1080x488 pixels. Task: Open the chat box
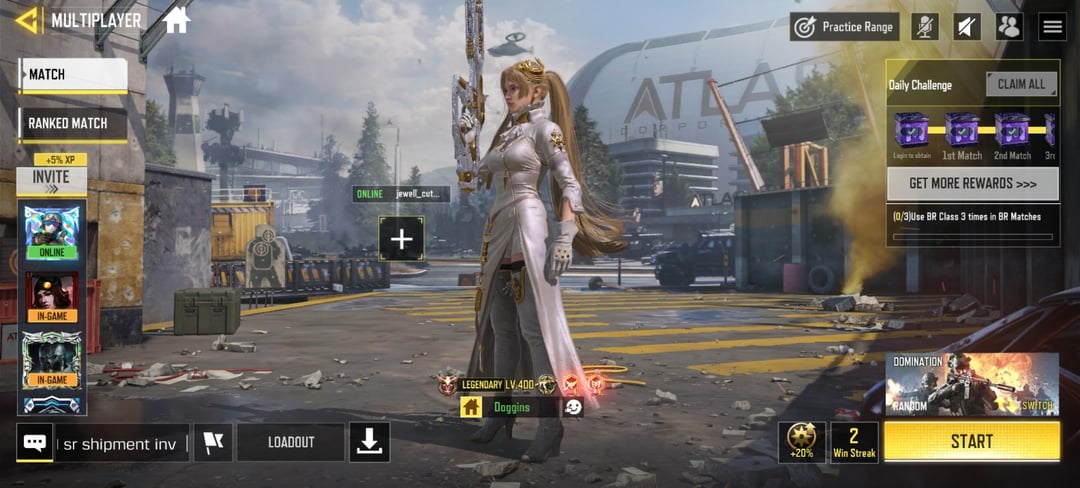[x=35, y=443]
